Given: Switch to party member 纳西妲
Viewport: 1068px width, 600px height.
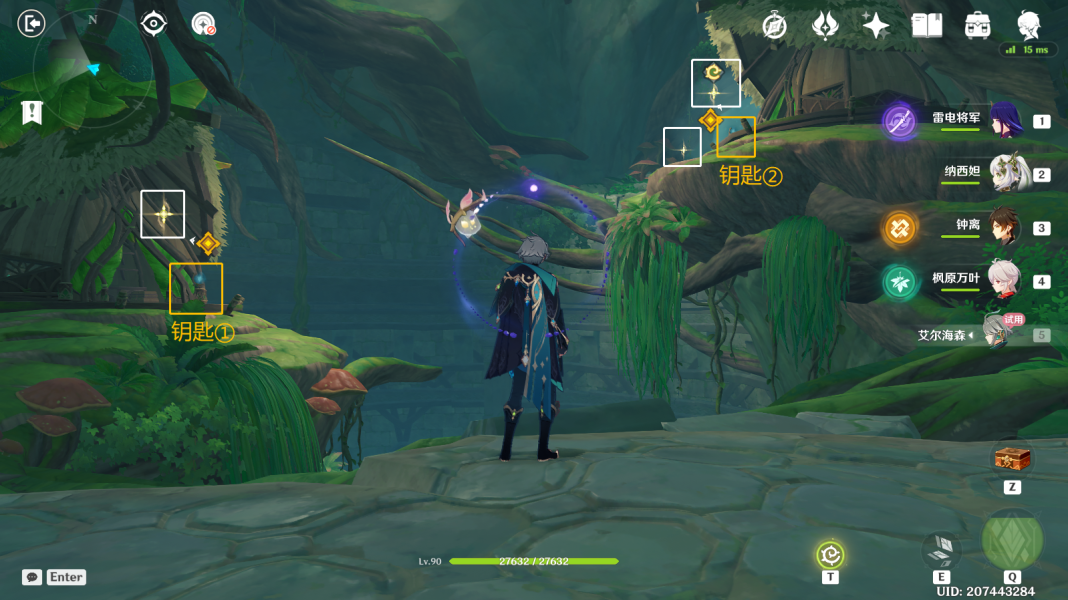Looking at the screenshot, I should pos(1003,174).
